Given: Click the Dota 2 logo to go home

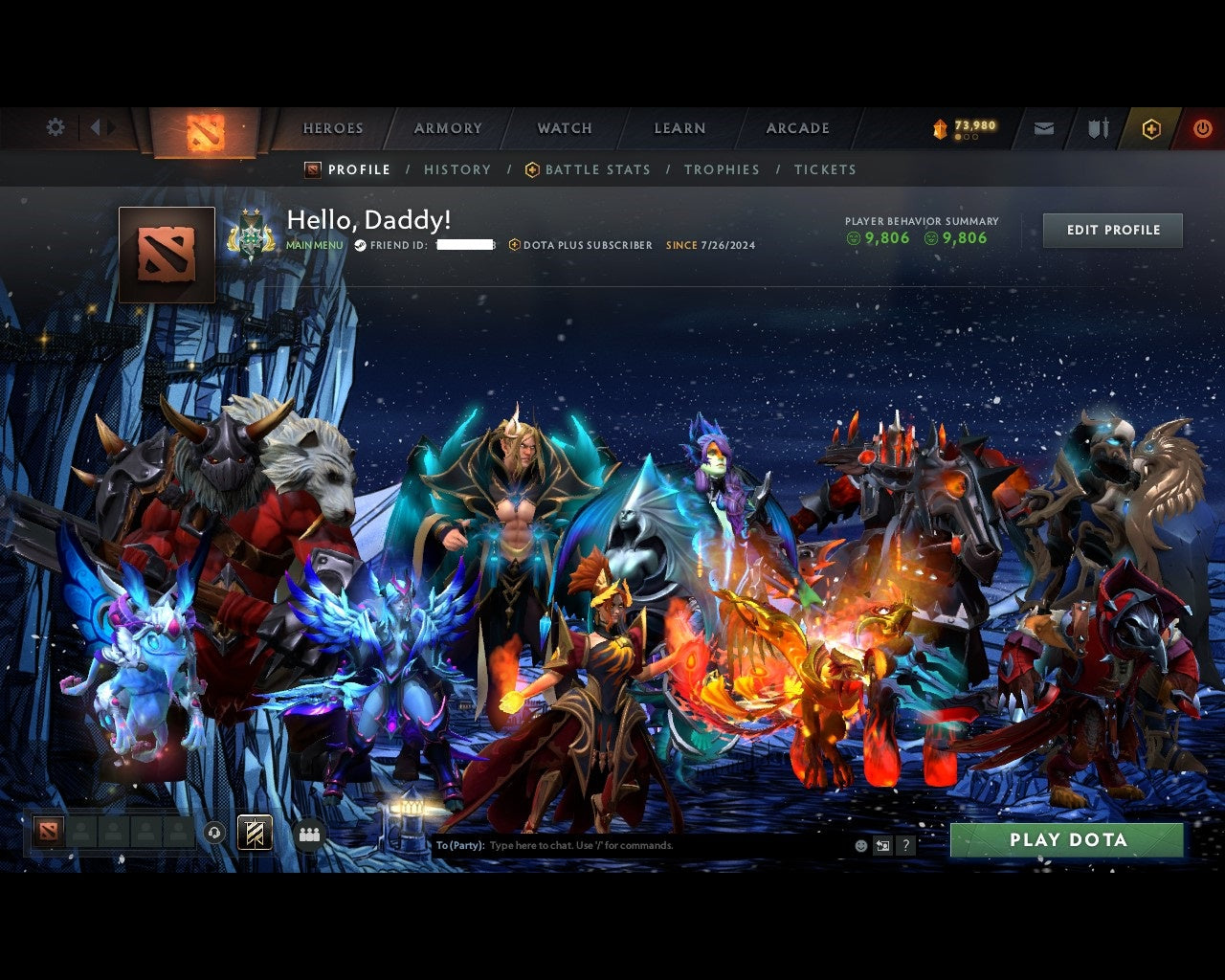Looking at the screenshot, I should [x=204, y=132].
